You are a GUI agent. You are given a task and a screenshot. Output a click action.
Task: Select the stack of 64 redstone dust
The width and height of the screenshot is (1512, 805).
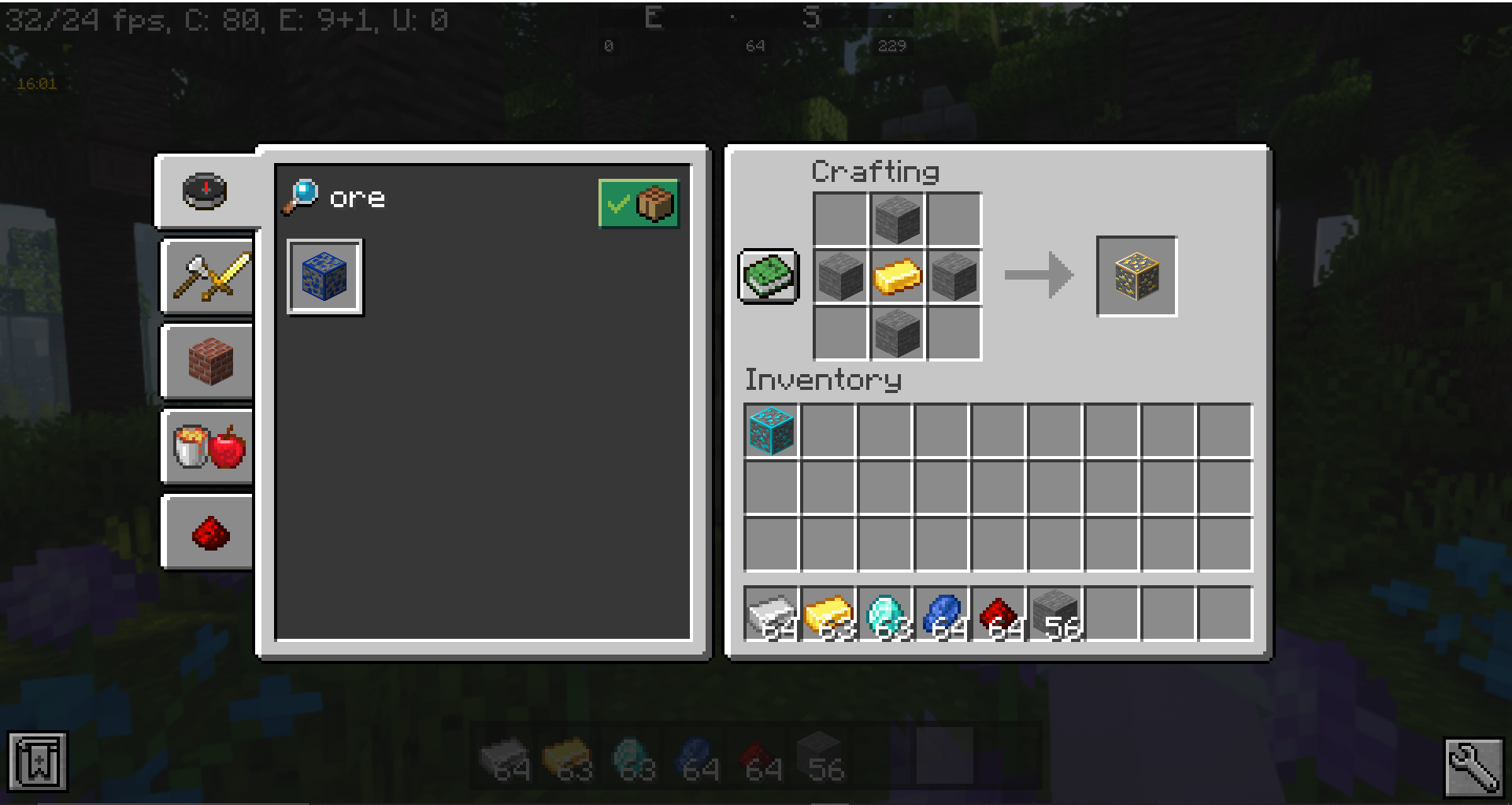tap(999, 614)
